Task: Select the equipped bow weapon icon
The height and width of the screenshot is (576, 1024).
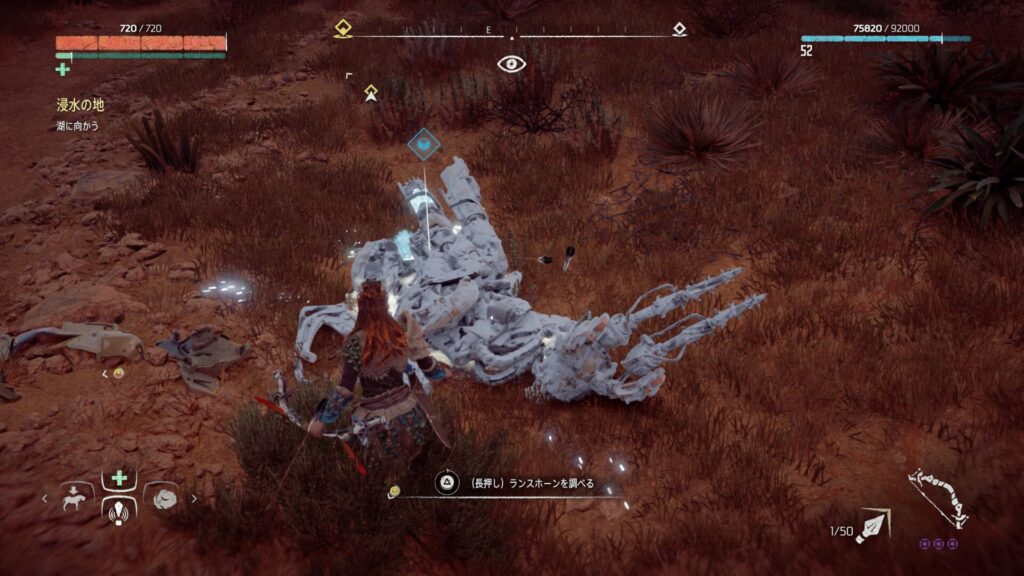Action: 936,497
